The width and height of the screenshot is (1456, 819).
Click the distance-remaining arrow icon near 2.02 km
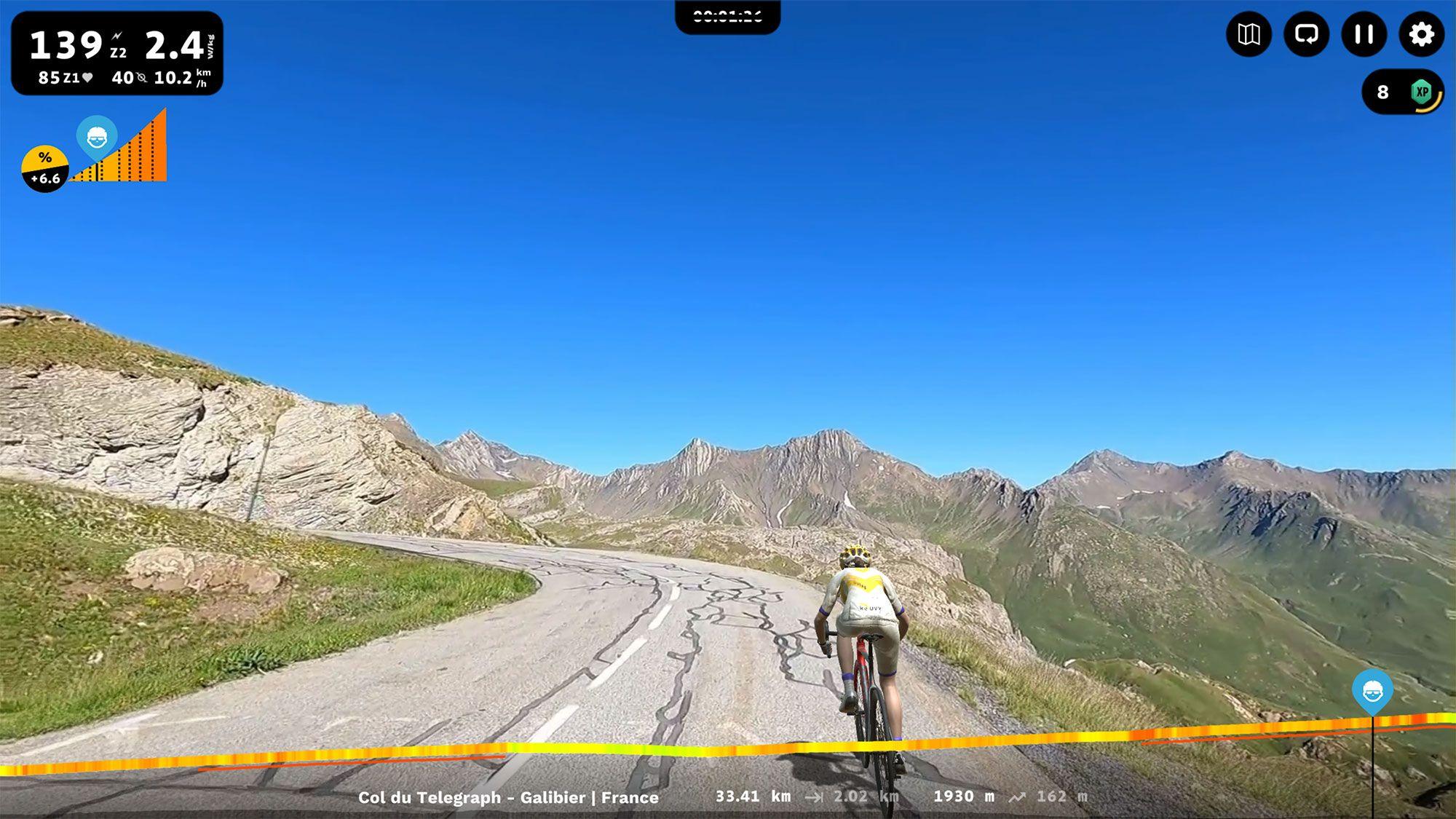[x=815, y=796]
